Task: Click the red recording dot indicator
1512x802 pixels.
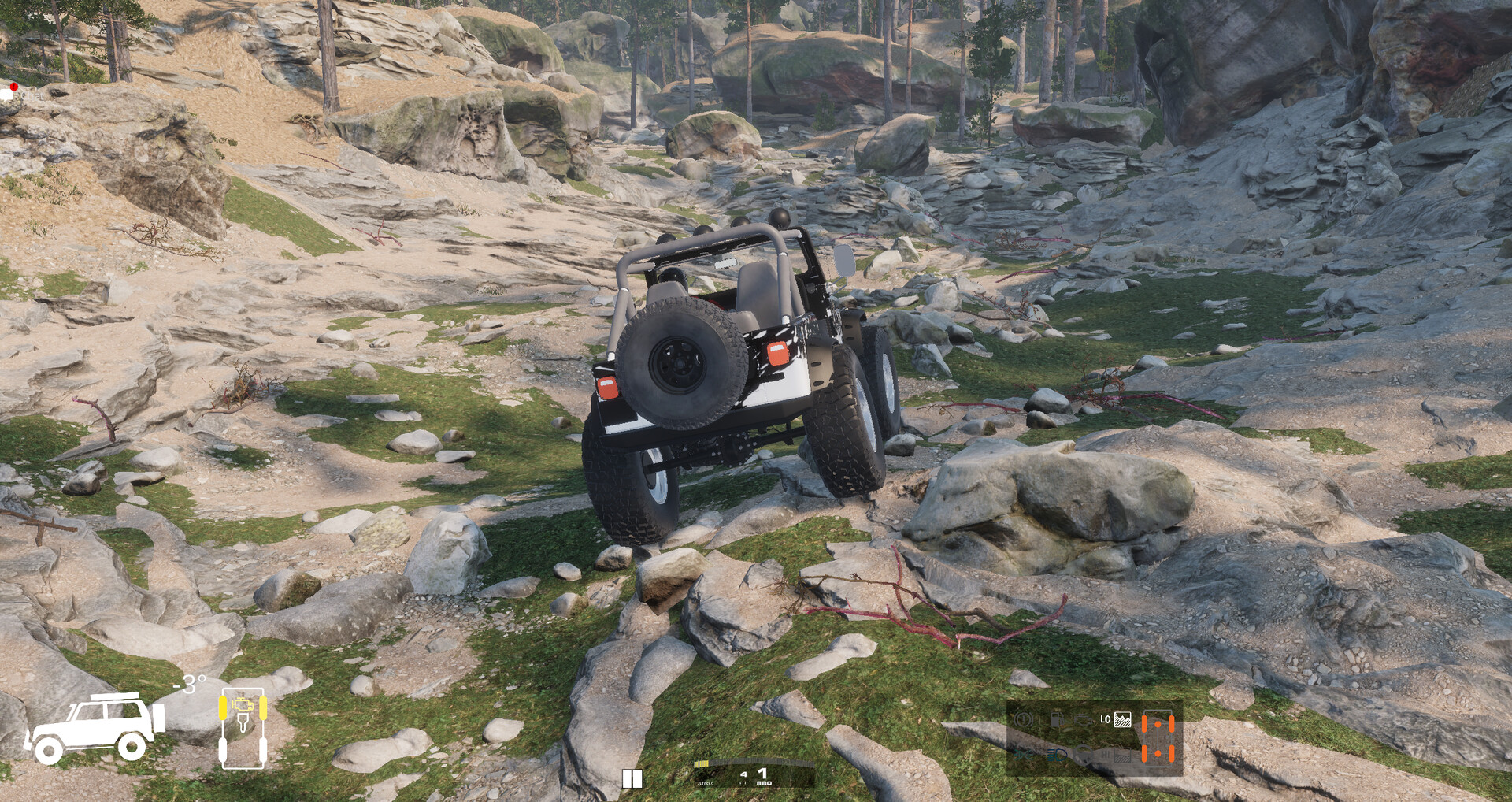Action: pyautogui.click(x=13, y=87)
